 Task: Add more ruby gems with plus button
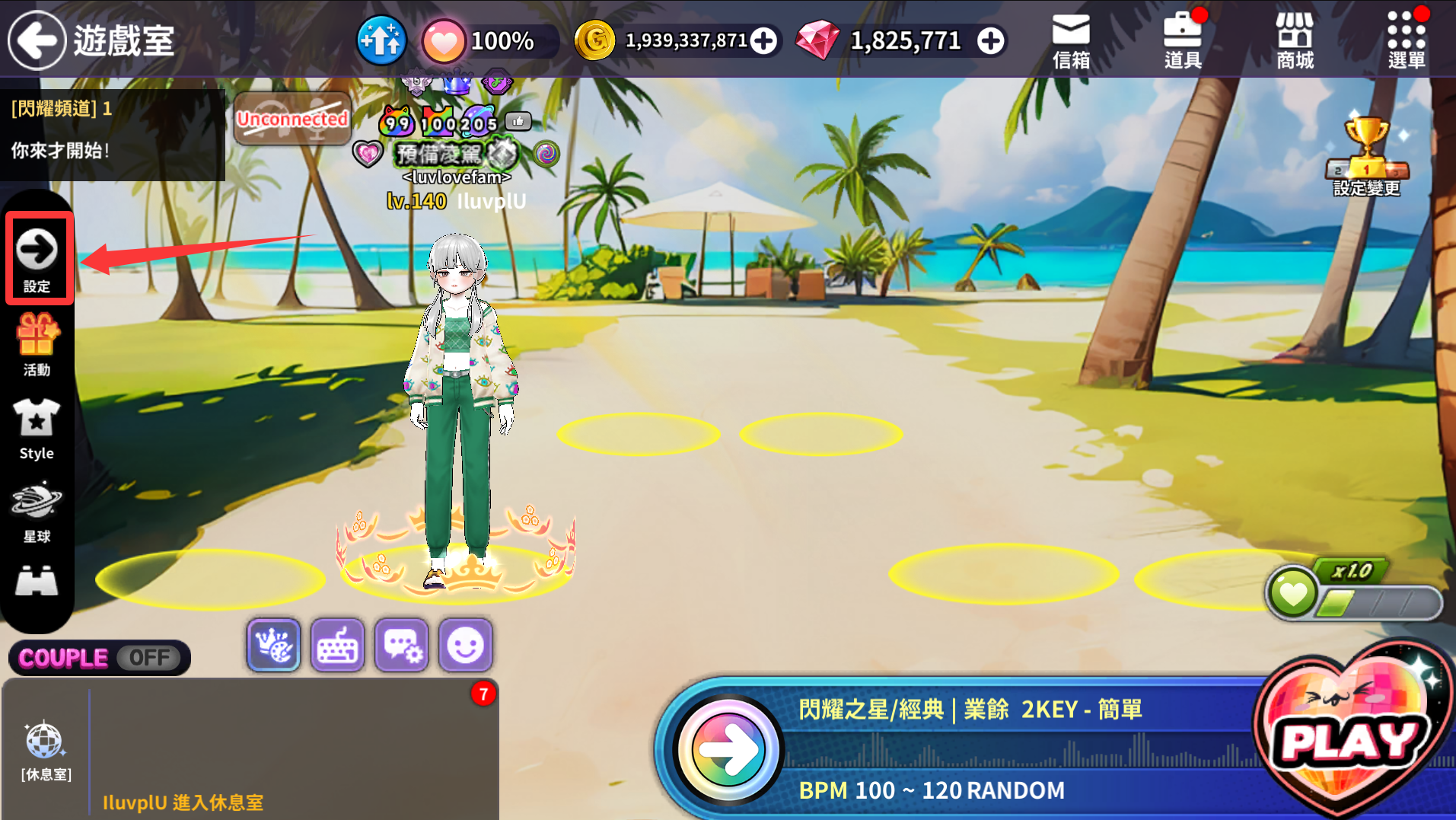(x=990, y=41)
